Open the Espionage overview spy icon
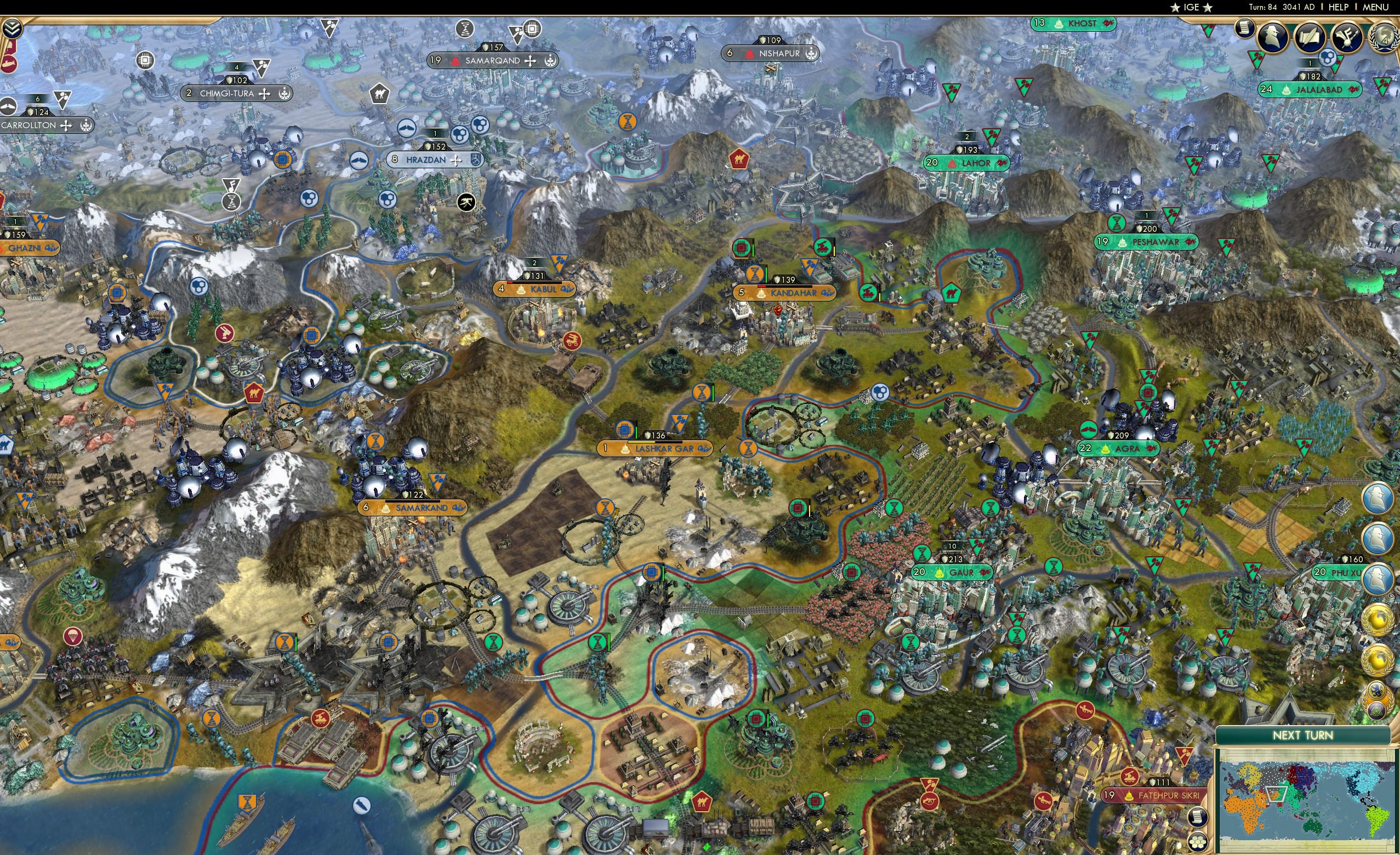Image resolution: width=1400 pixels, height=855 pixels. pyautogui.click(x=1272, y=37)
